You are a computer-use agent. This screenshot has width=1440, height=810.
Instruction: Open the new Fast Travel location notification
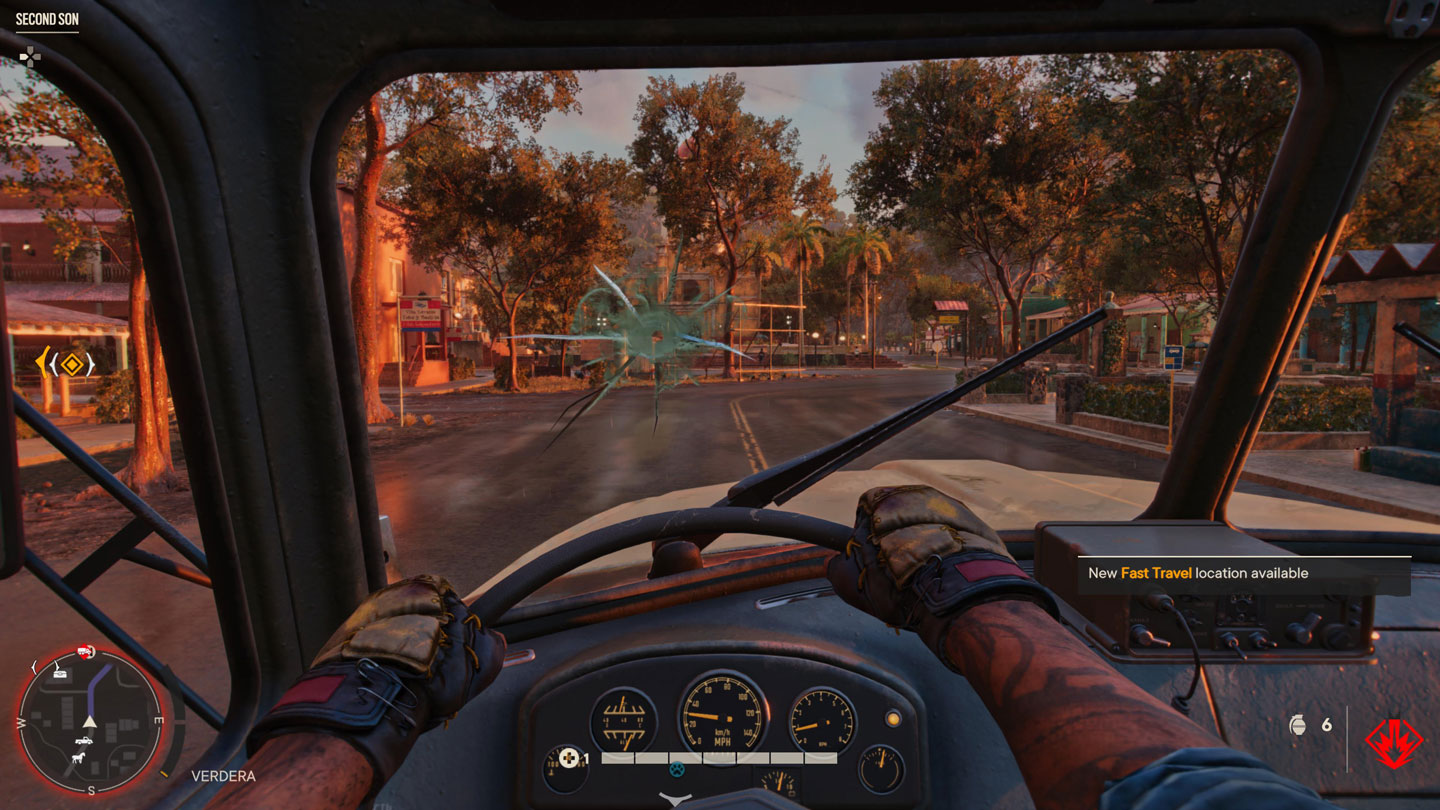(1243, 573)
